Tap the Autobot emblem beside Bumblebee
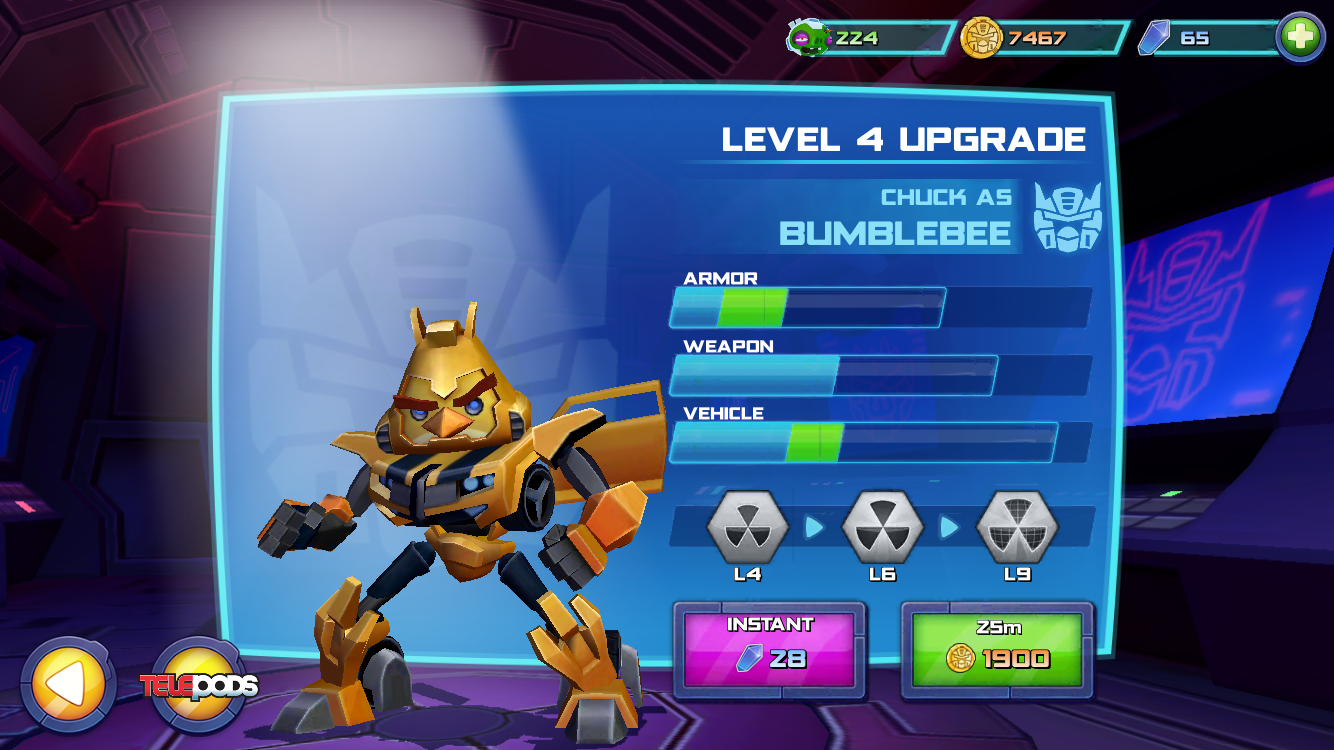 [x=1067, y=216]
